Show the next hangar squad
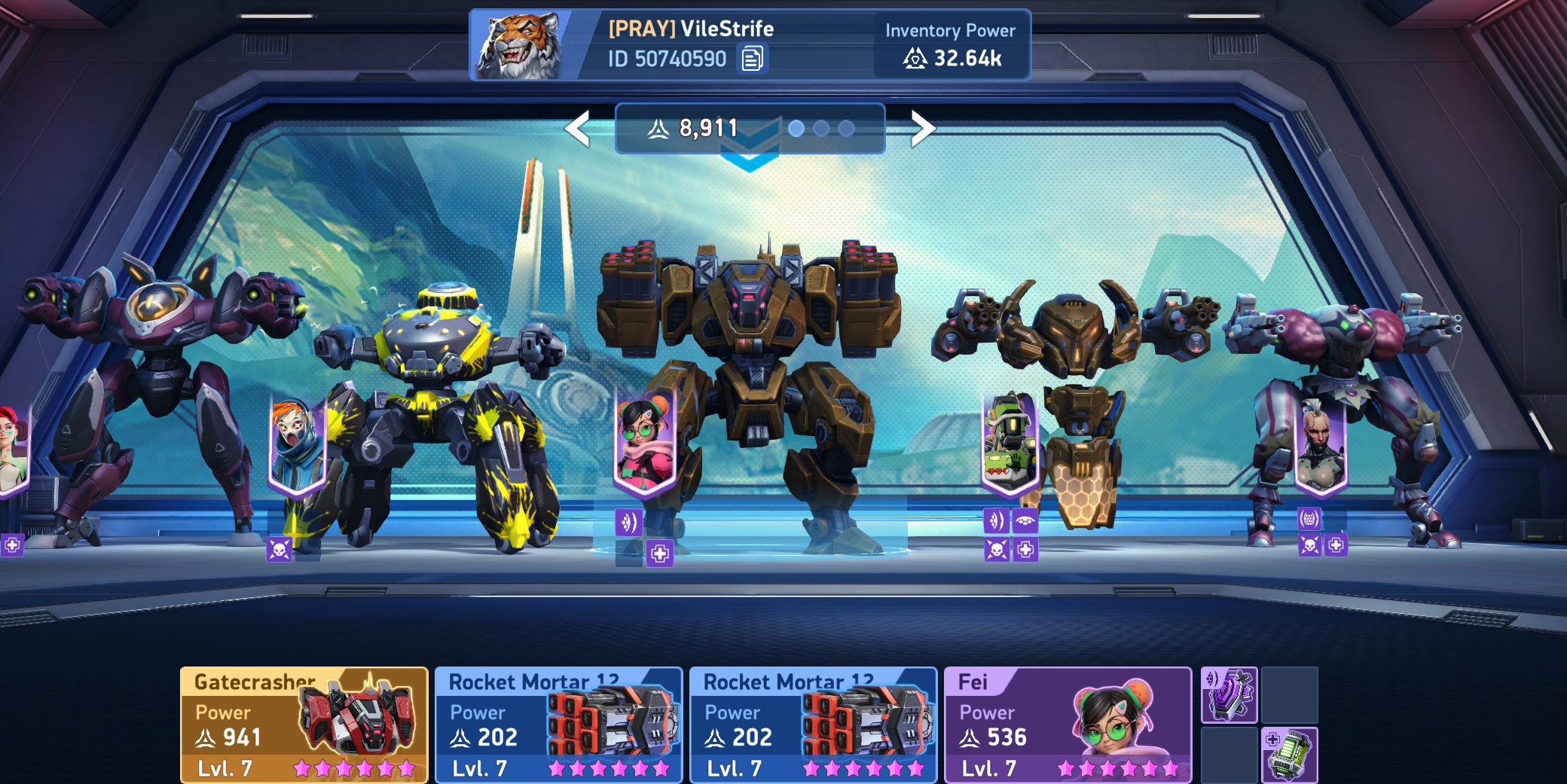This screenshot has height=784, width=1567. 922,129
